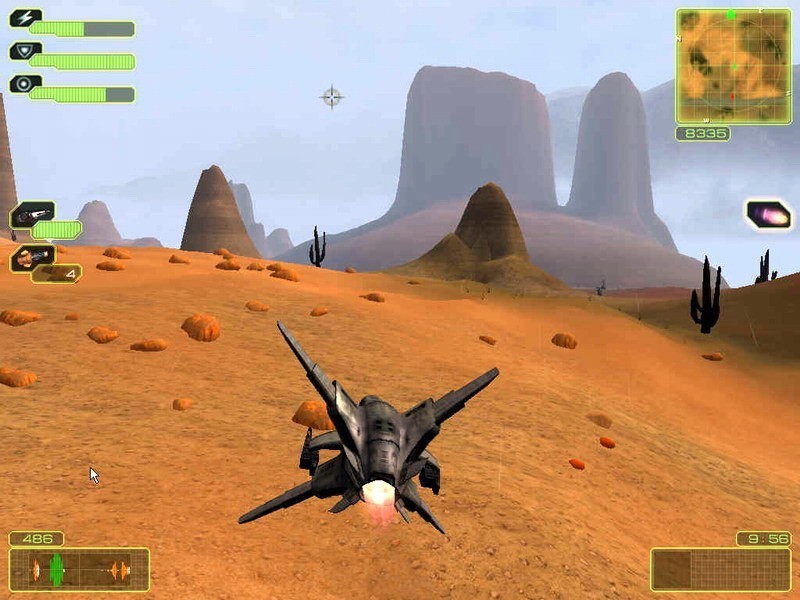800x600 pixels.
Task: Select the secondary missile weapon icon
Action: click(31, 258)
